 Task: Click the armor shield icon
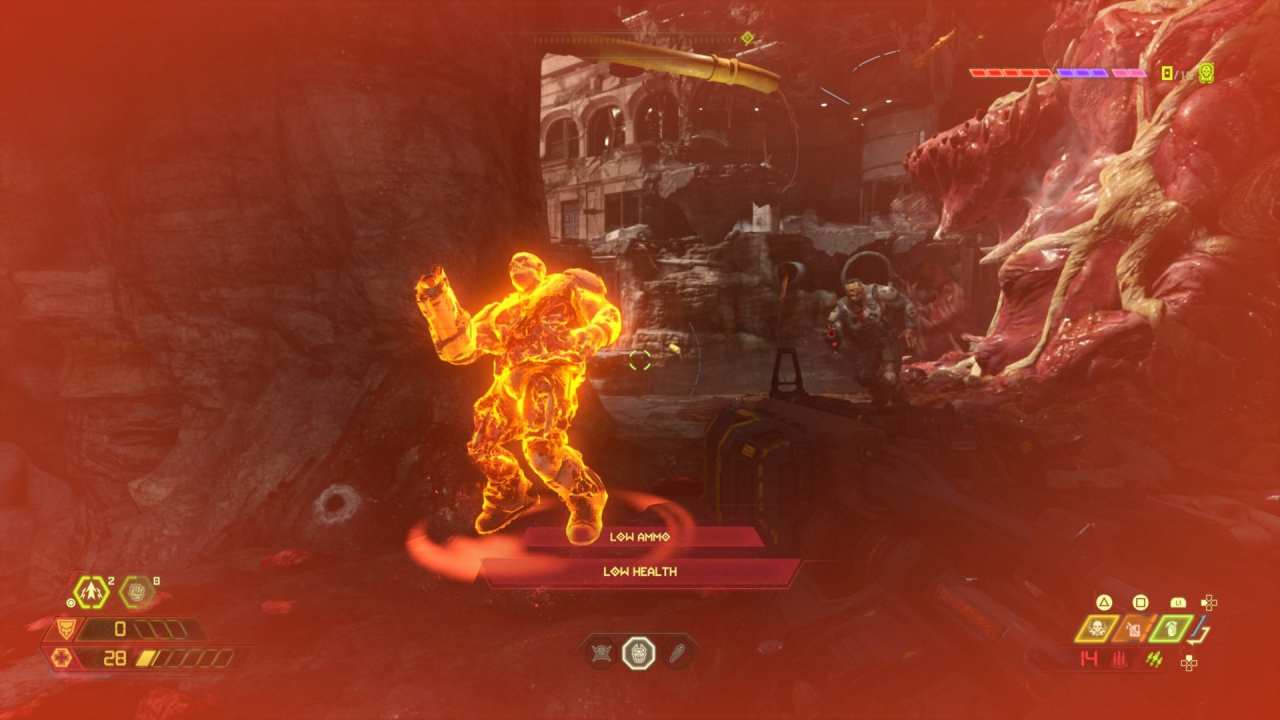tap(64, 629)
